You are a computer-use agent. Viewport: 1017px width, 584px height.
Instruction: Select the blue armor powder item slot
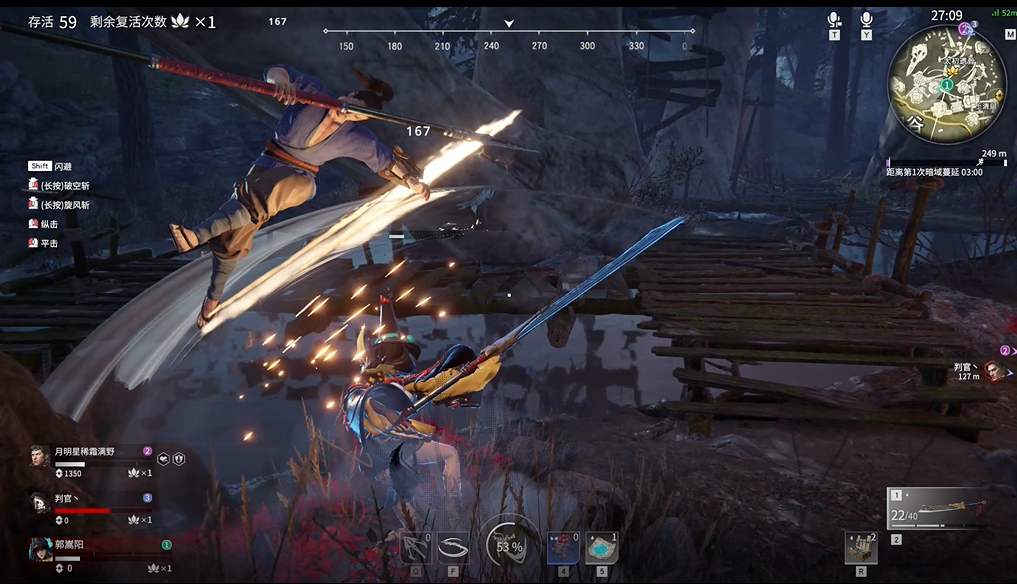click(x=601, y=547)
